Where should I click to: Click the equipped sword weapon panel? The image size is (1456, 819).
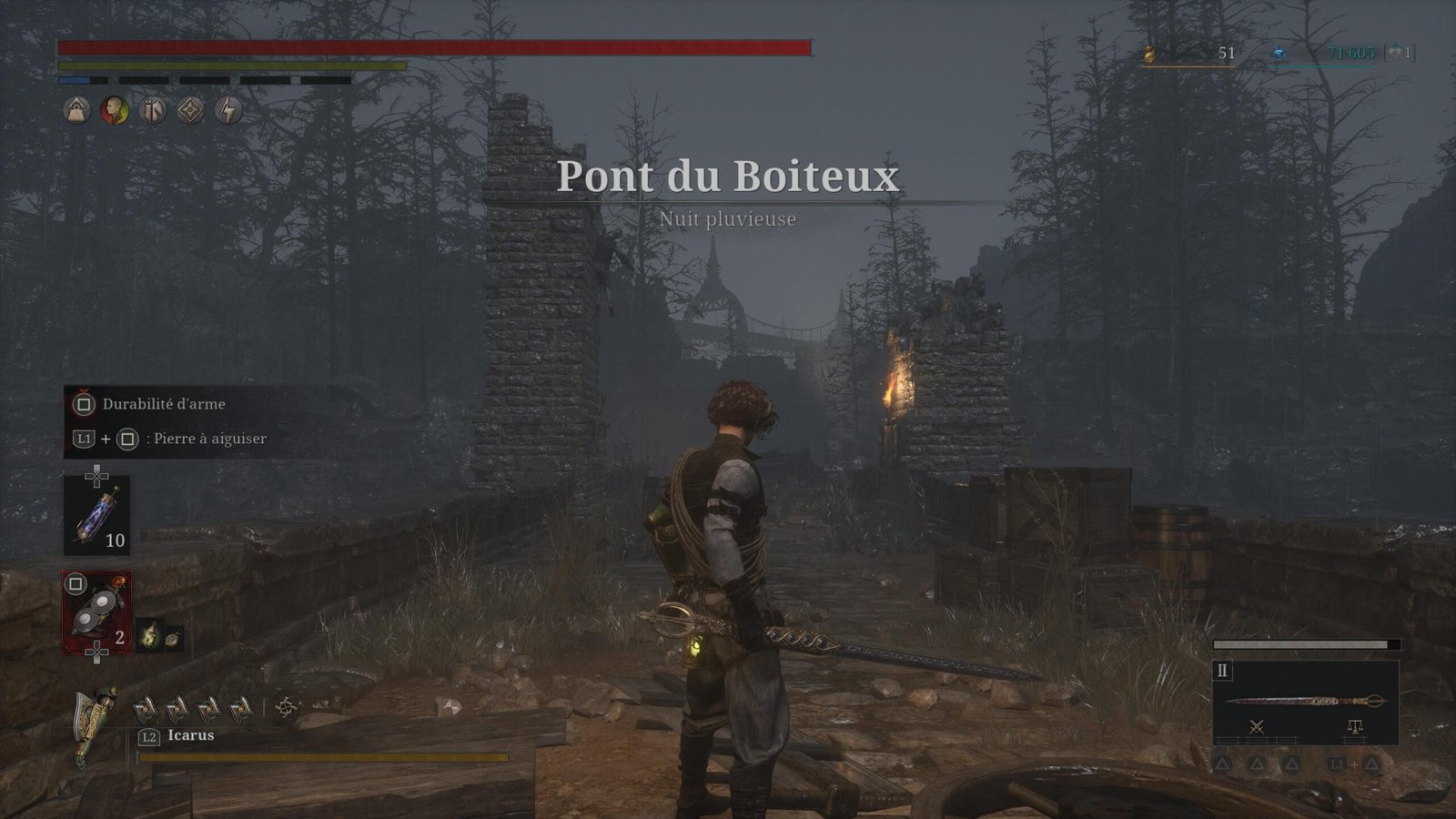coord(1305,701)
